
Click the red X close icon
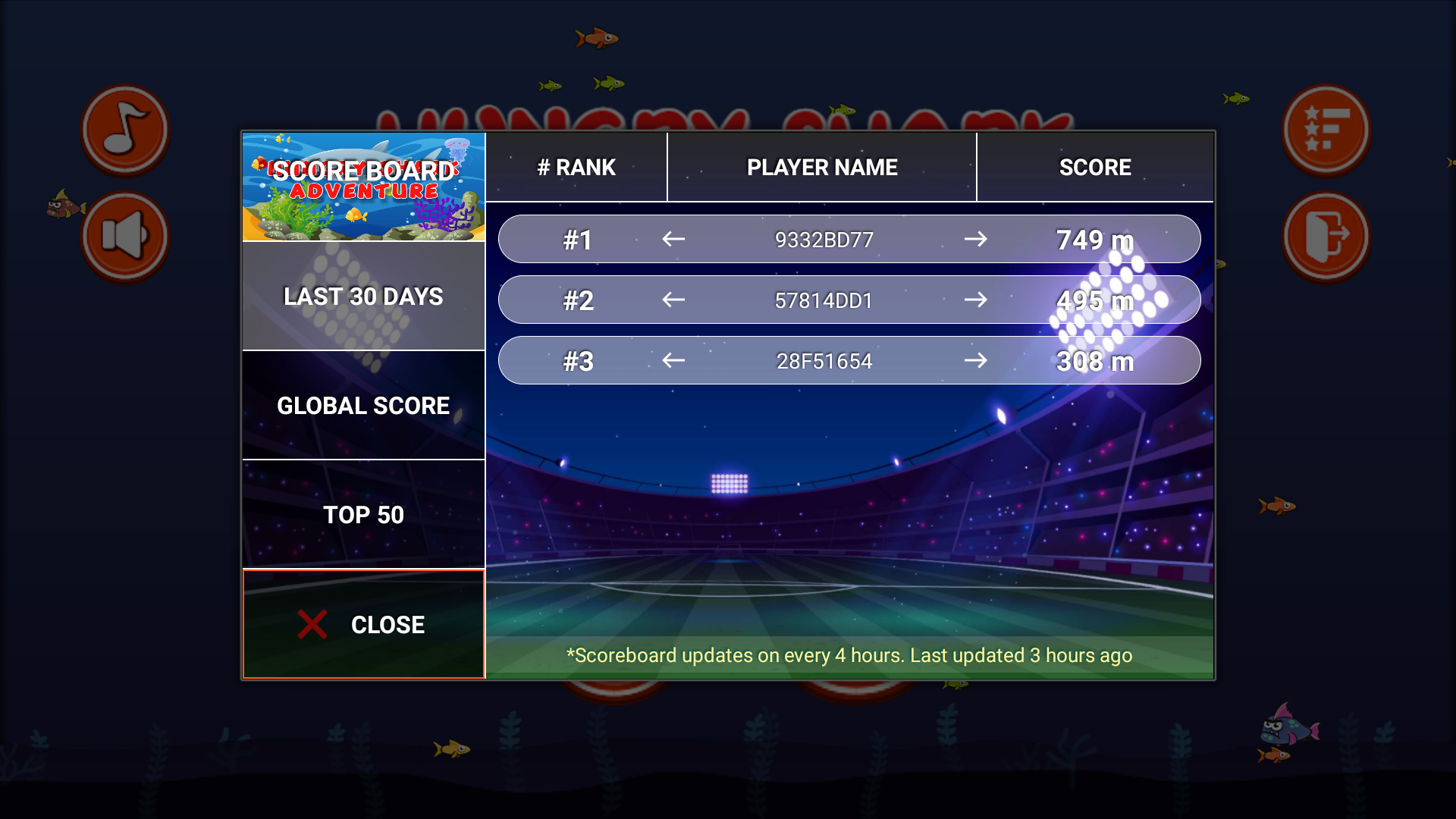[x=309, y=623]
